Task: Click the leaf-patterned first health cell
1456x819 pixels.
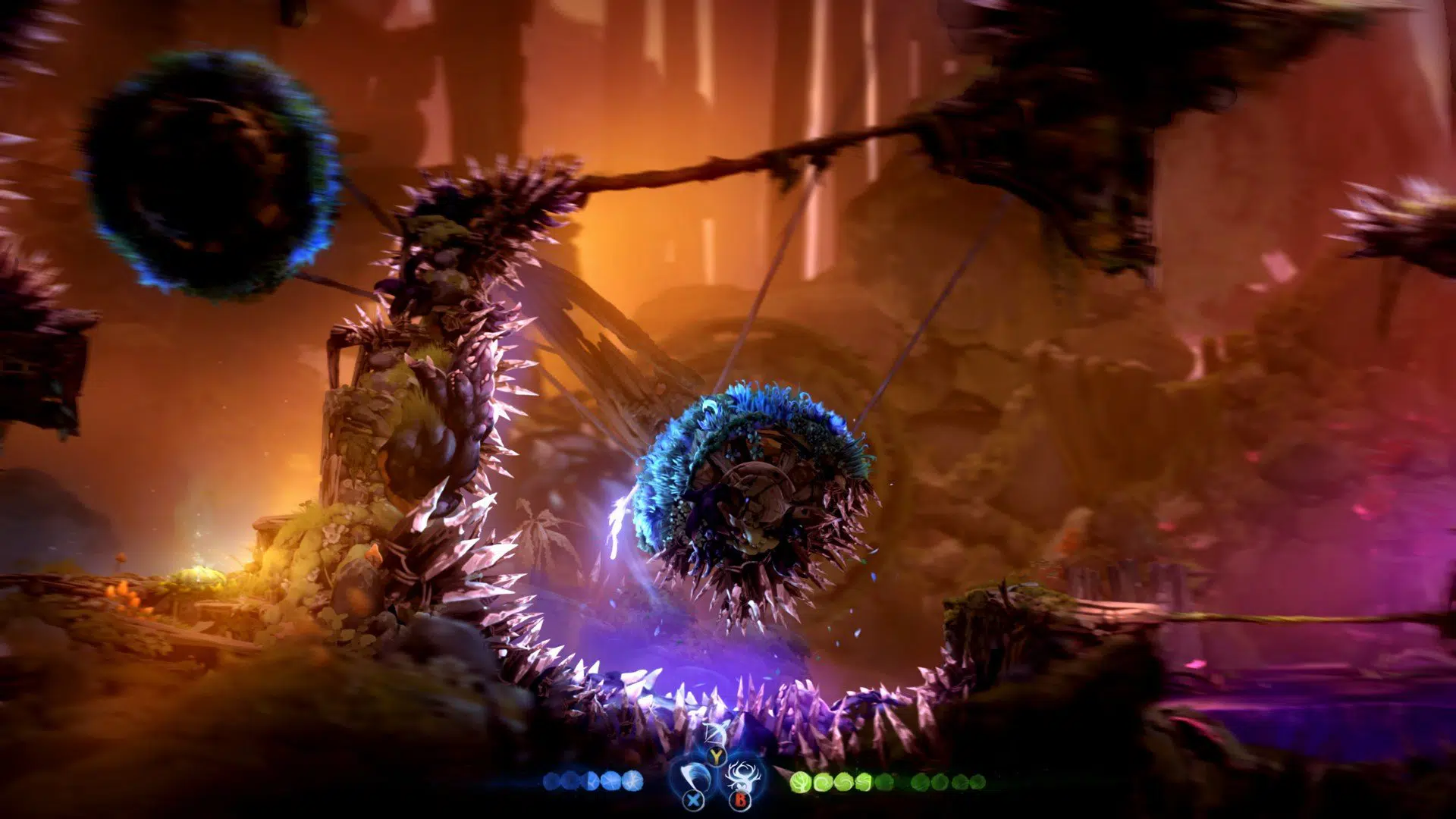Action: click(802, 783)
